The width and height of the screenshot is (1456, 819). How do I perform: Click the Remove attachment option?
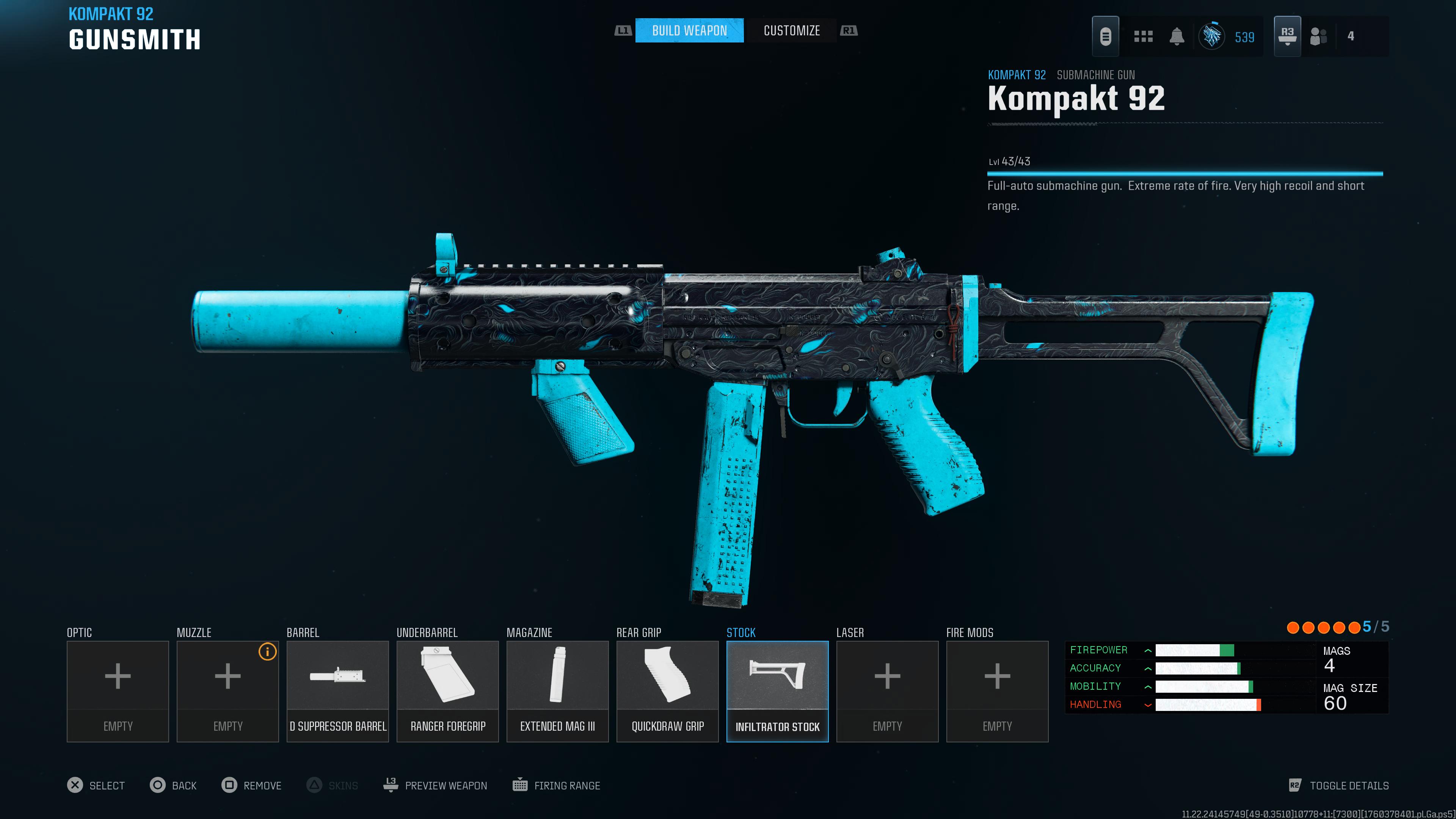click(x=251, y=785)
